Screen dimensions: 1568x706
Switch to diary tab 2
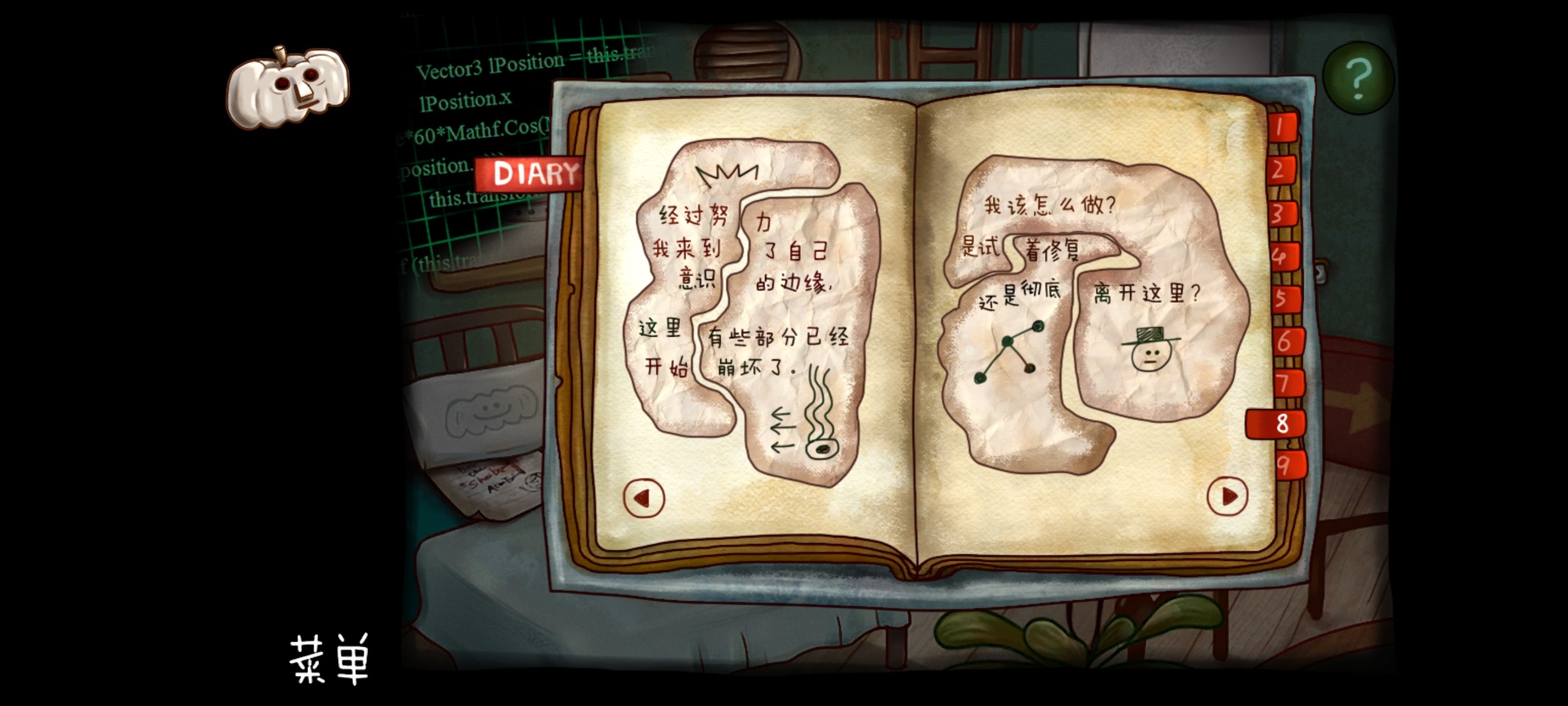pyautogui.click(x=1281, y=170)
